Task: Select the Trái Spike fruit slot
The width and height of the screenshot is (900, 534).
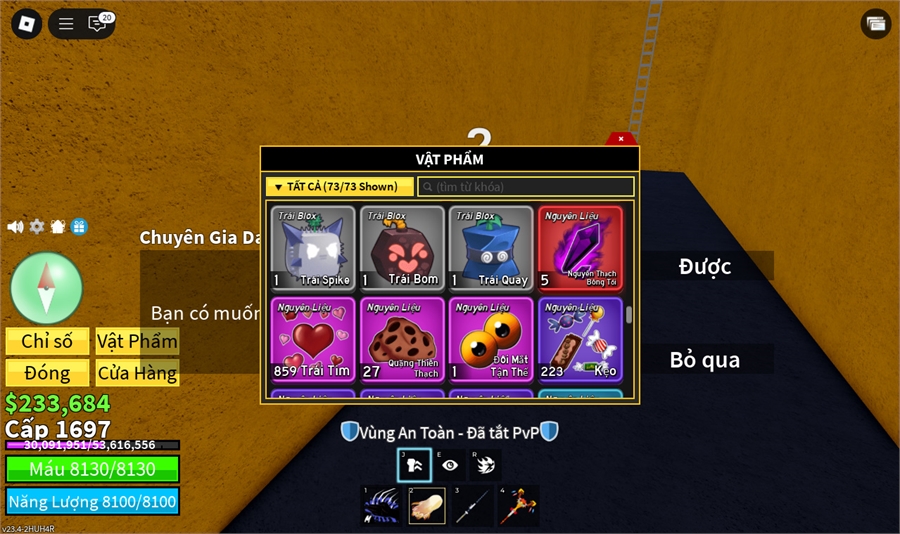Action: click(313, 248)
